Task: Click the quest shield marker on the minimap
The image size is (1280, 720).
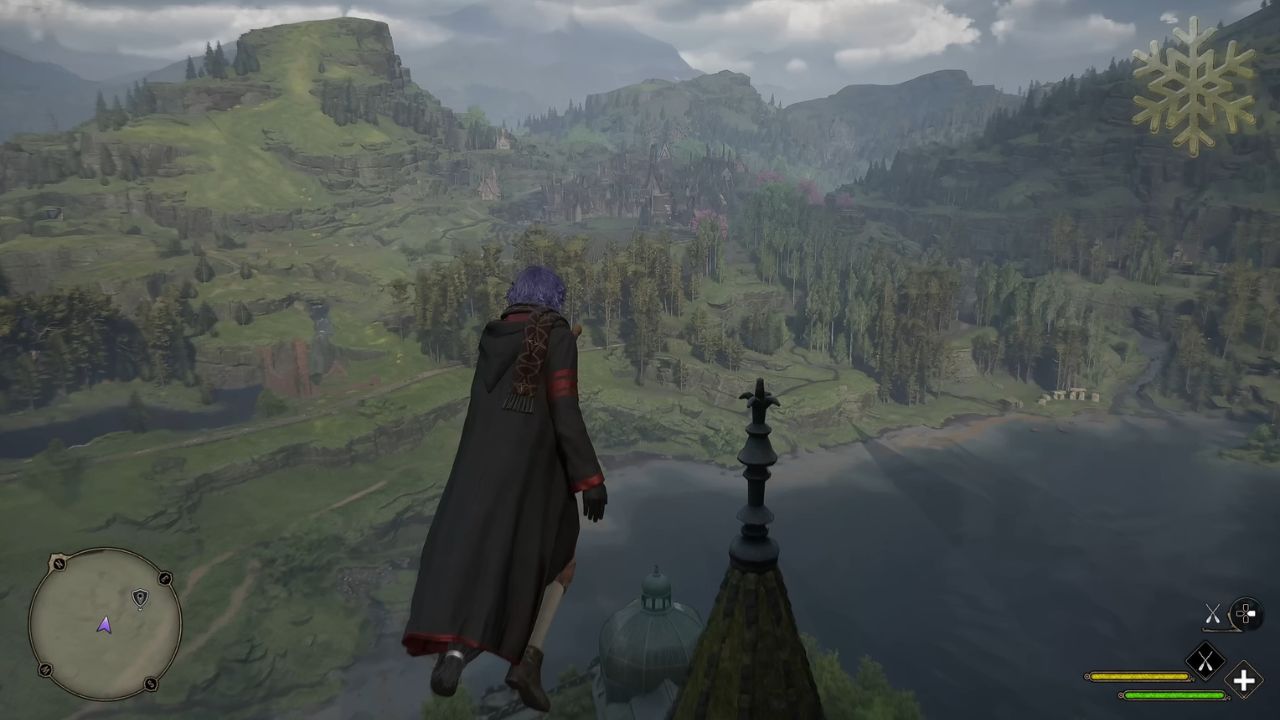Action: 141,597
